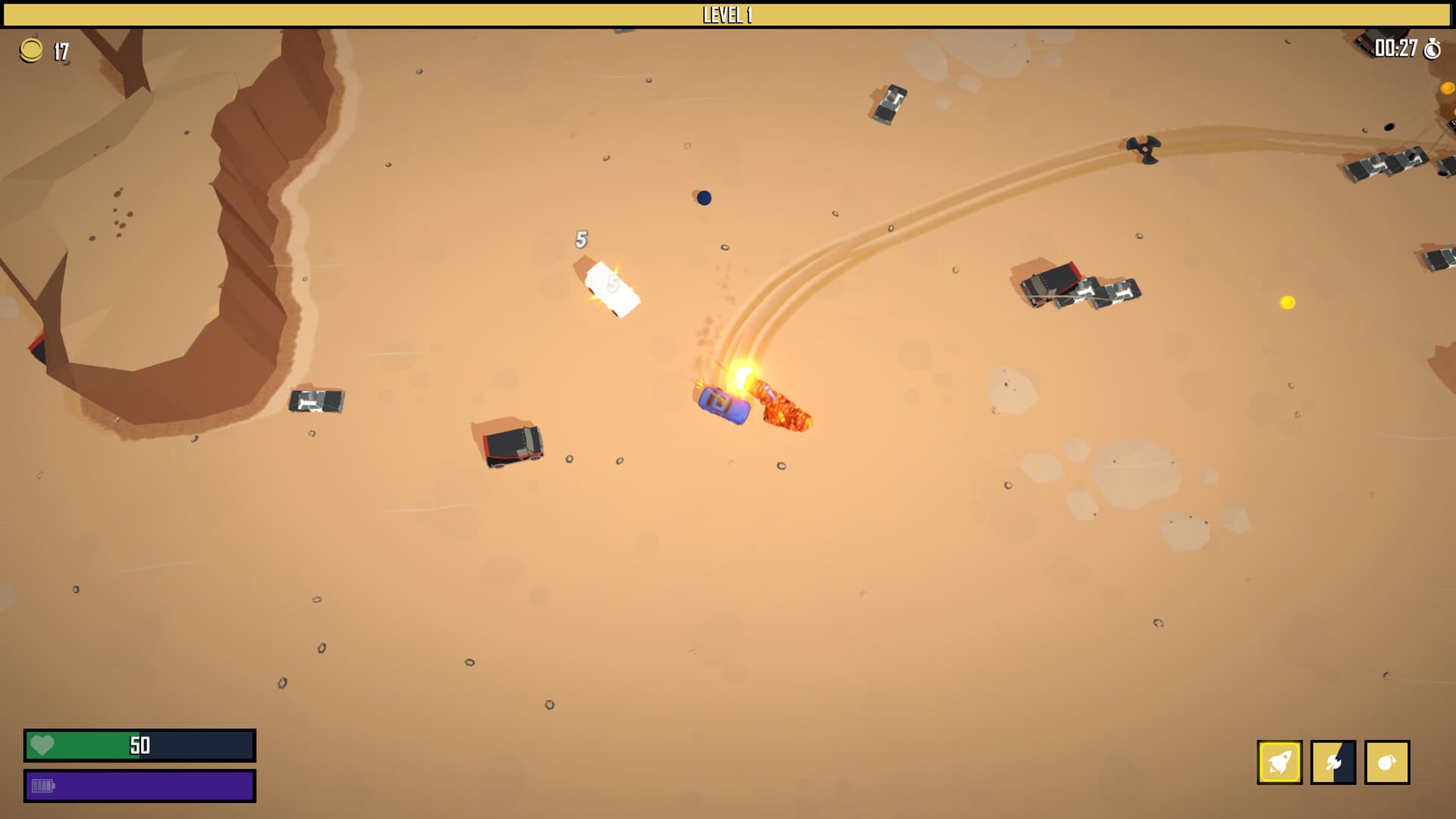Viewport: 1456px width, 819px height.
Task: Click the heart icon on the health bar
Action: point(43,746)
